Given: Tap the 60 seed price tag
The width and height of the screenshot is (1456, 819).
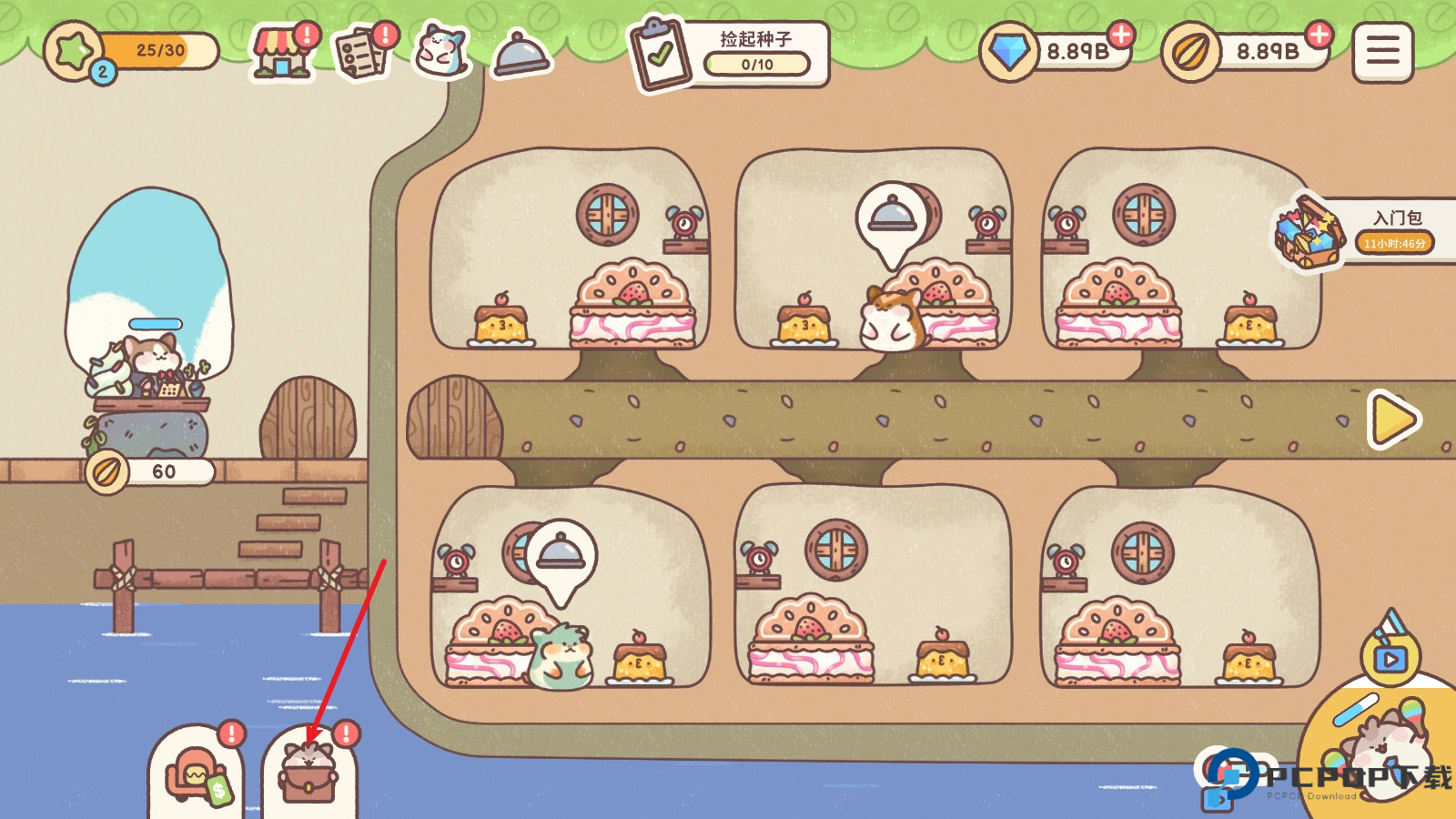Looking at the screenshot, I should pyautogui.click(x=151, y=471).
